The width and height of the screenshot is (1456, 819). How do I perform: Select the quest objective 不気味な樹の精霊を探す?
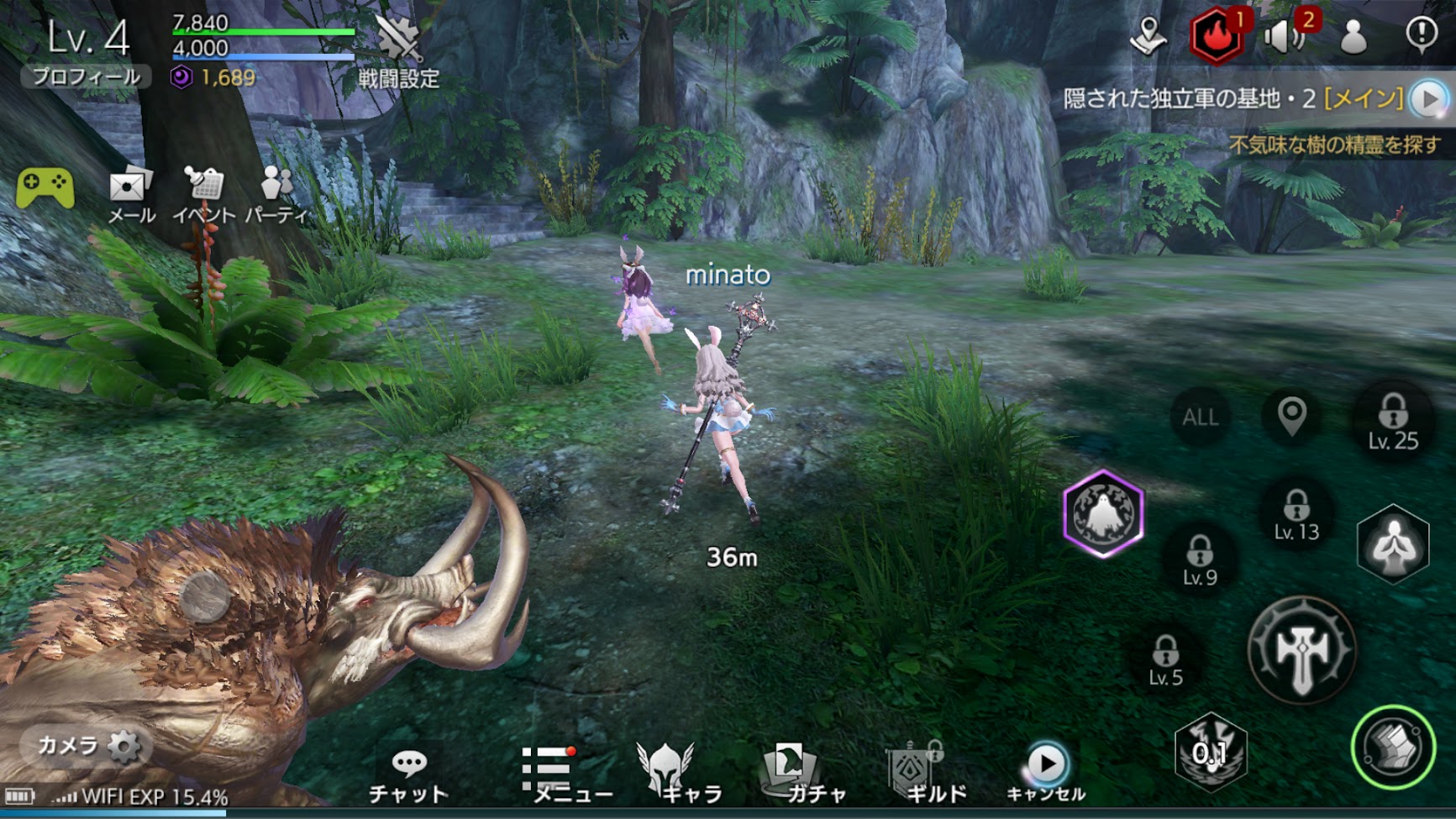[1334, 145]
